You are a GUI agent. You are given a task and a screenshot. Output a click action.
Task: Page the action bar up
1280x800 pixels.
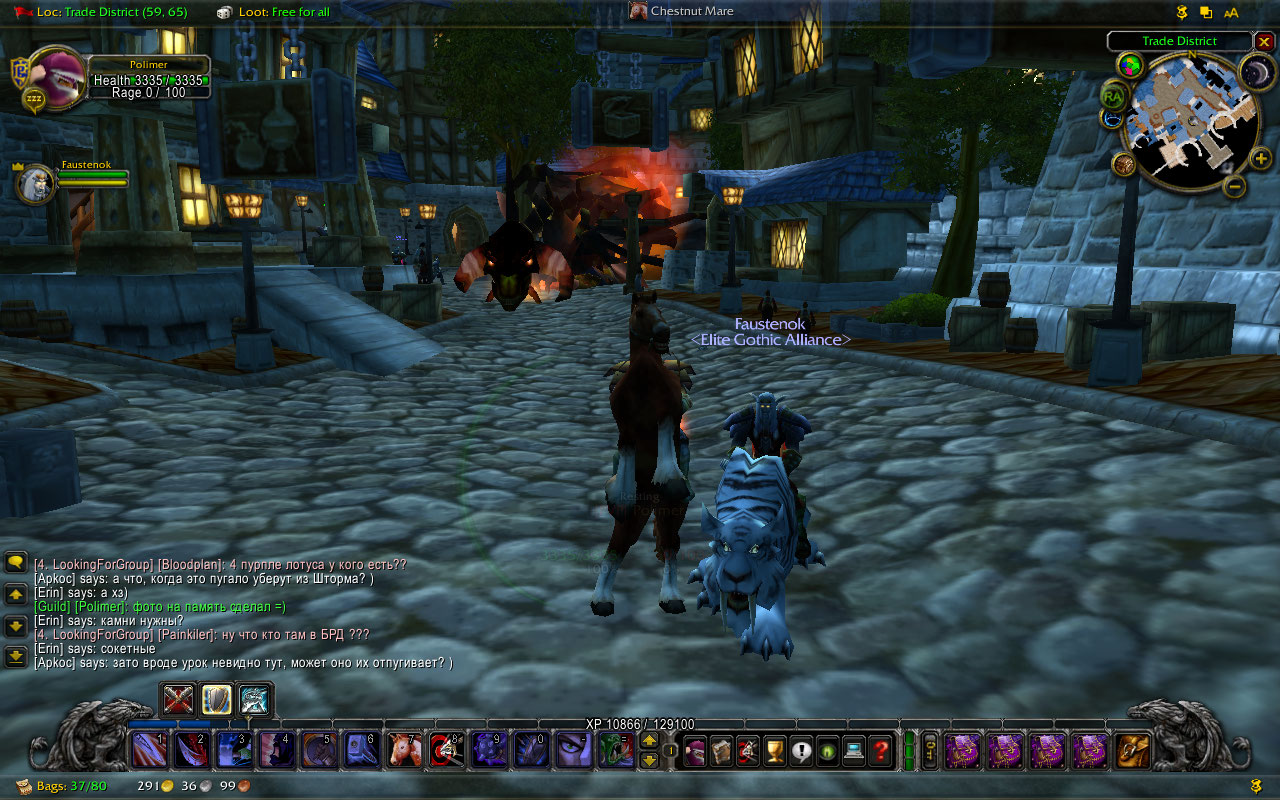(x=649, y=740)
